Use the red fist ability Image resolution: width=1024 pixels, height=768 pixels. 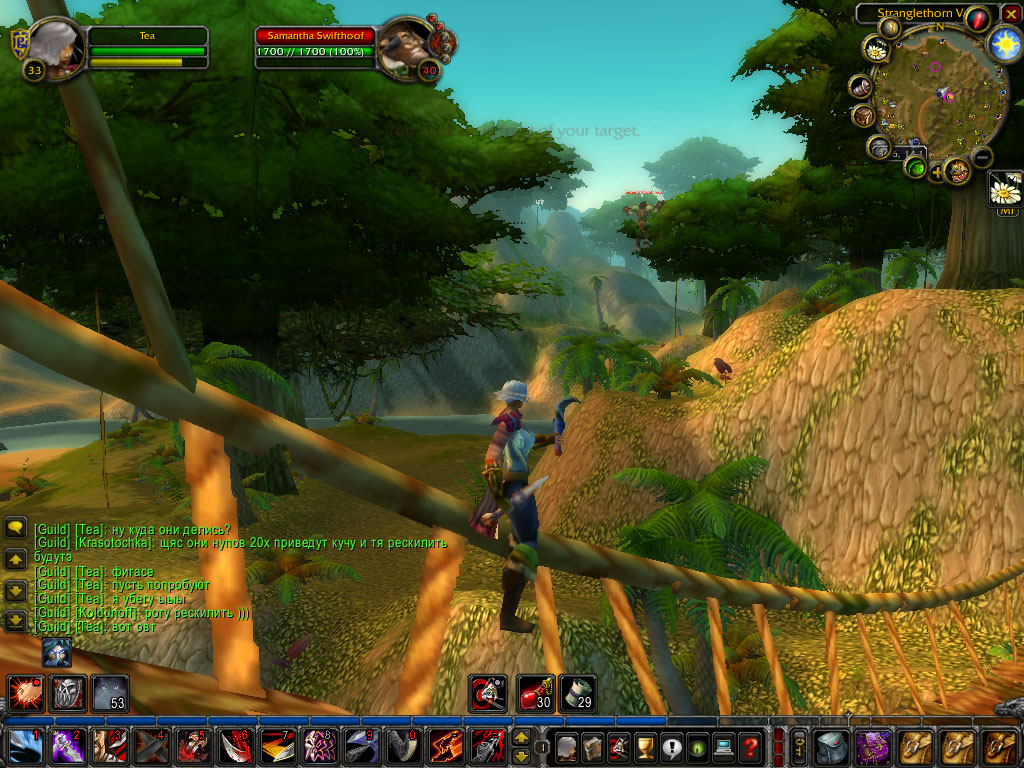pyautogui.click(x=24, y=693)
